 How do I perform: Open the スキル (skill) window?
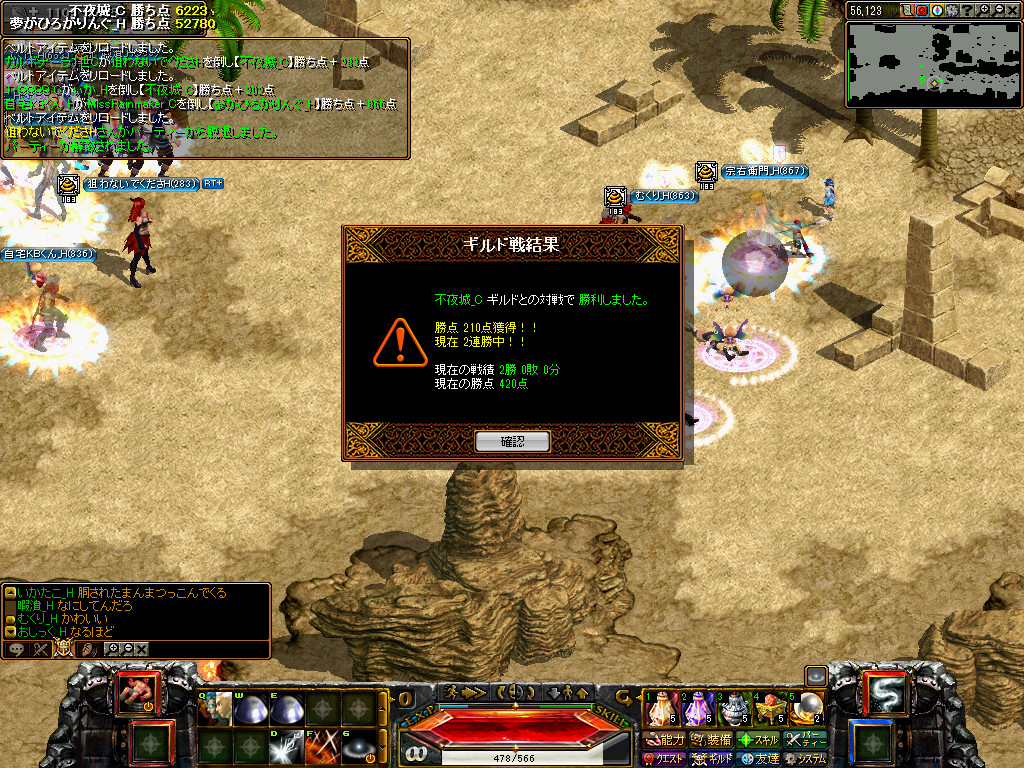tap(758, 740)
